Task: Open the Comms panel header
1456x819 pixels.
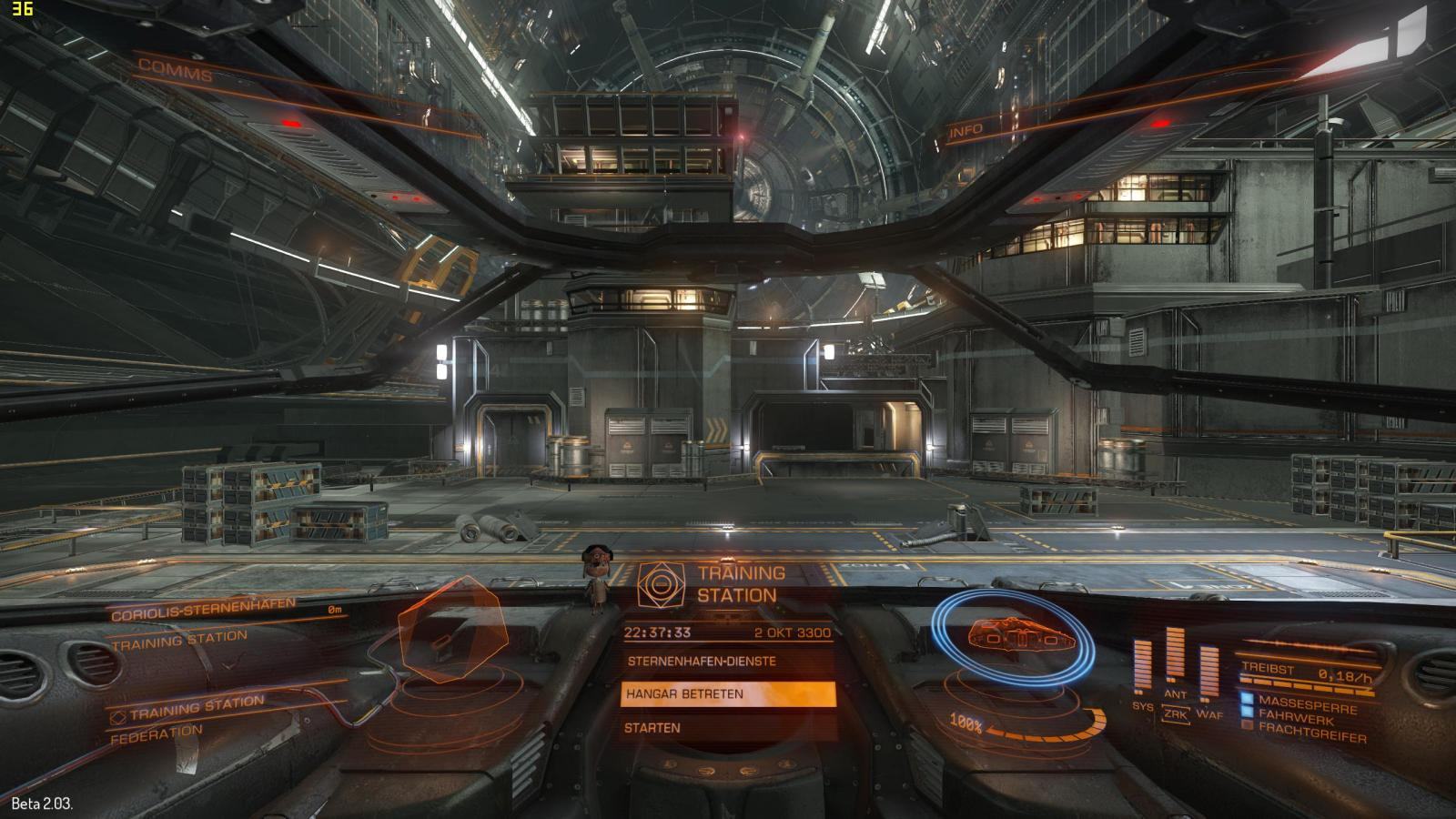Action: (175, 70)
